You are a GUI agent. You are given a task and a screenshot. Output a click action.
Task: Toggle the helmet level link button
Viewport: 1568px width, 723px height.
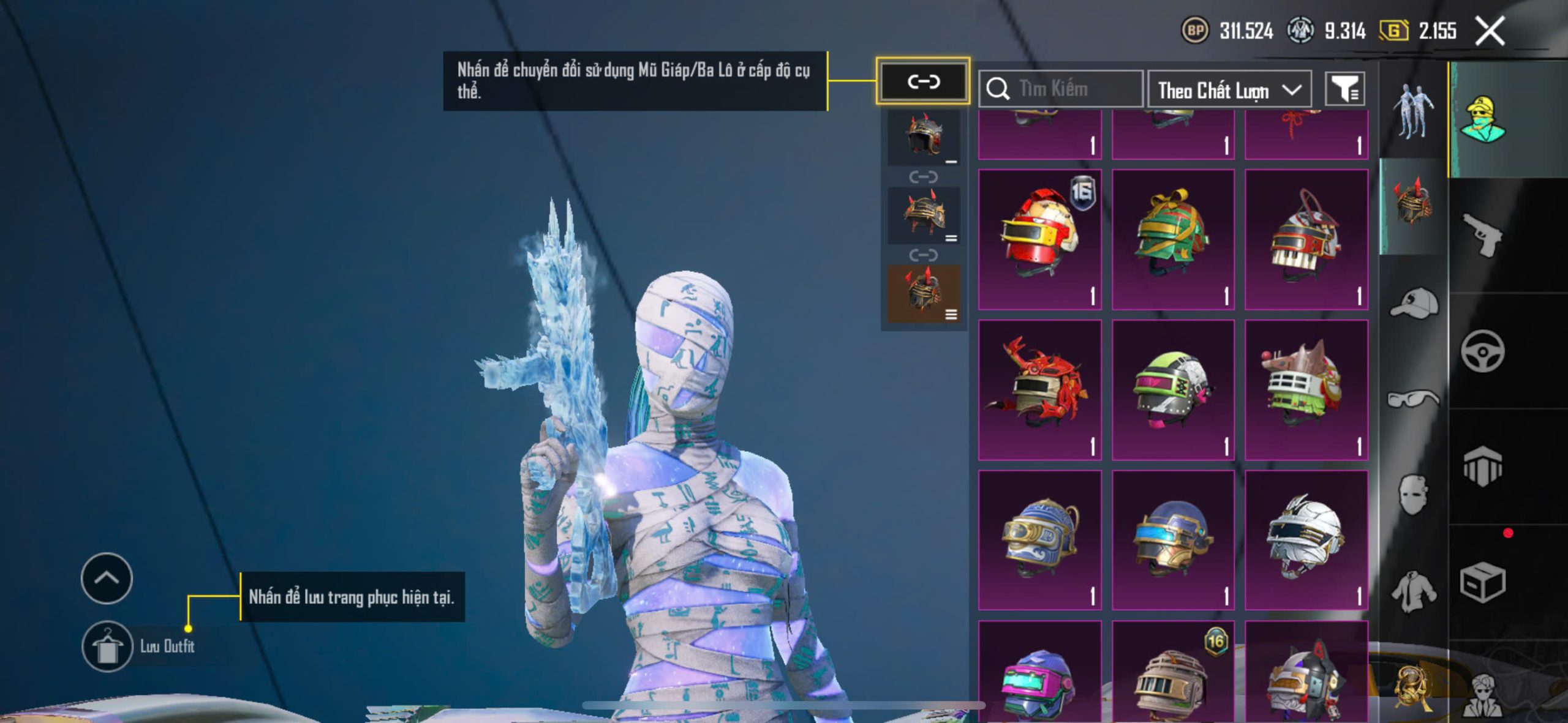[x=923, y=81]
